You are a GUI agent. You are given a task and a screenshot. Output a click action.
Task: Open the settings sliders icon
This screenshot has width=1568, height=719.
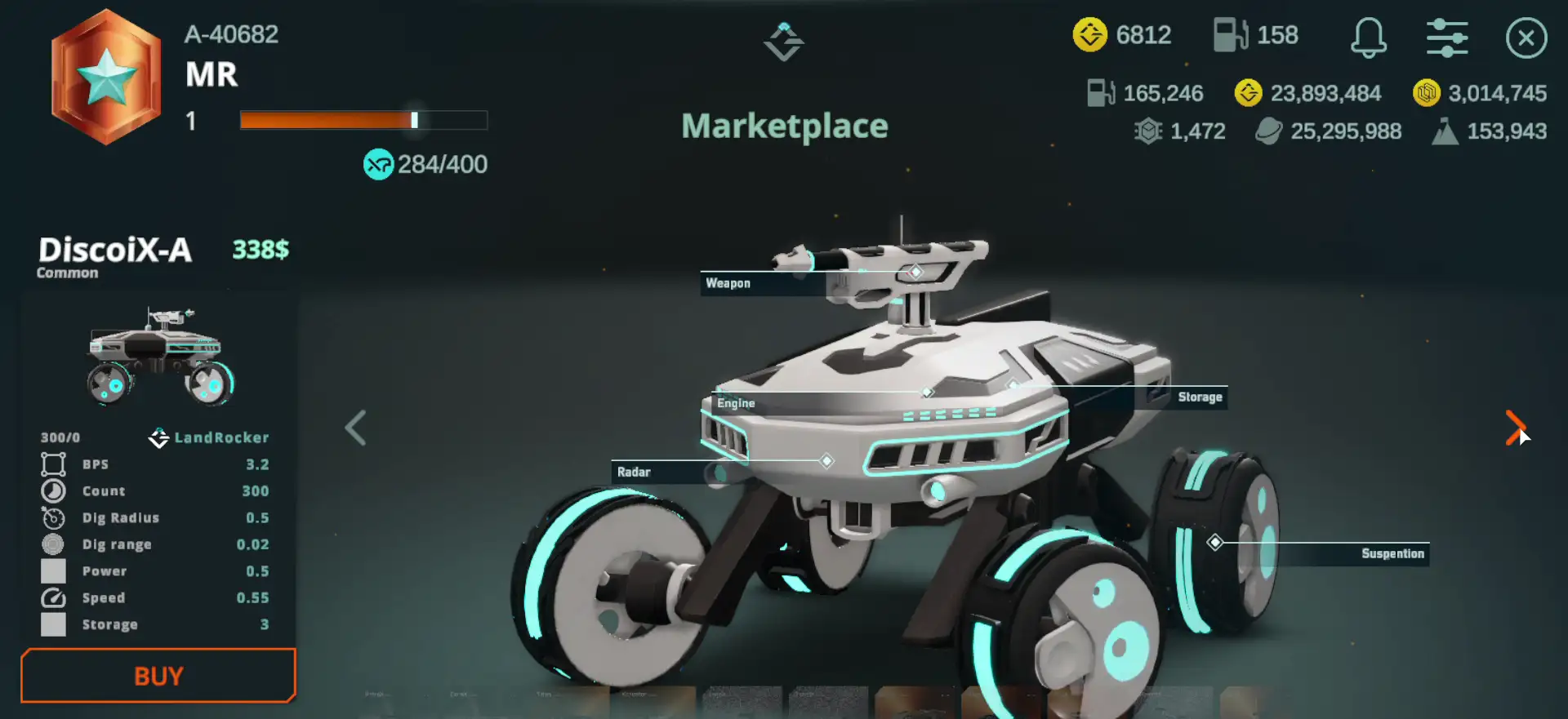point(1446,38)
